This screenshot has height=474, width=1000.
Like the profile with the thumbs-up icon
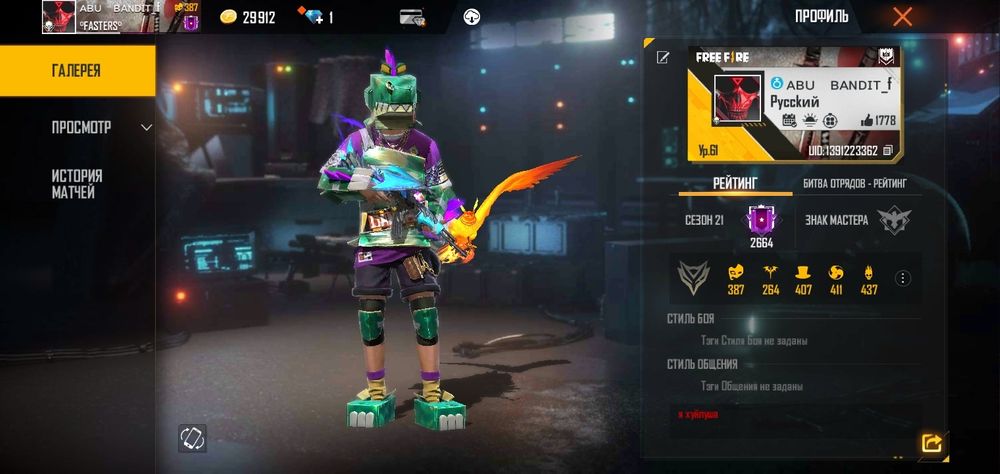[x=866, y=120]
